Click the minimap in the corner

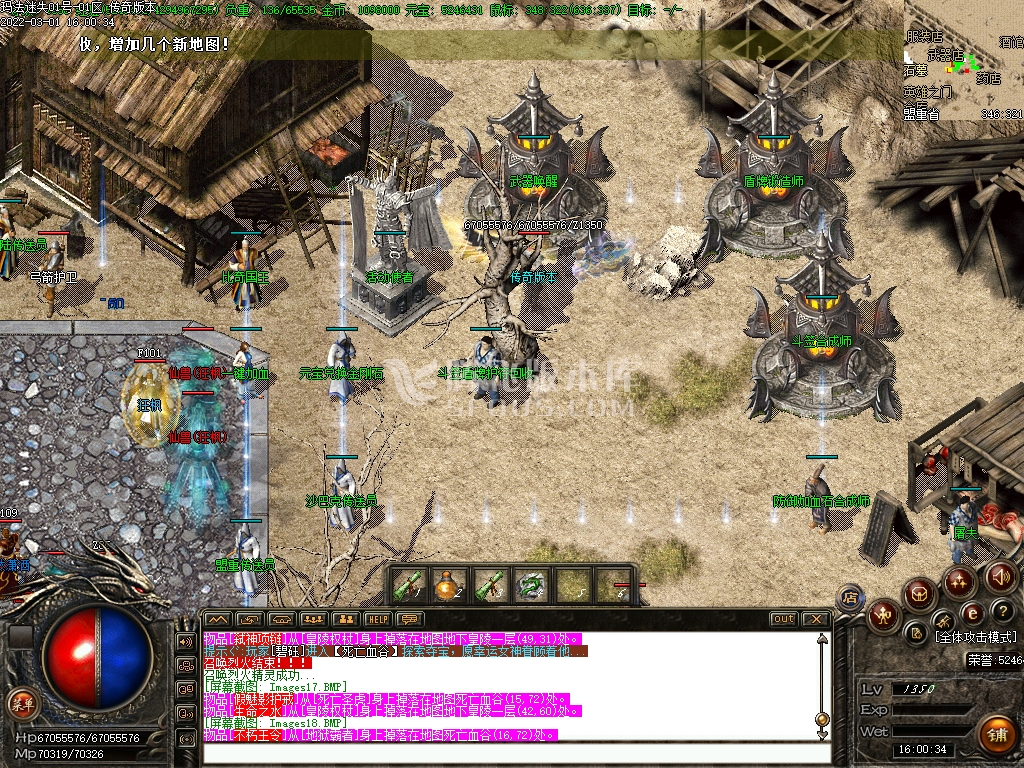pos(963,60)
